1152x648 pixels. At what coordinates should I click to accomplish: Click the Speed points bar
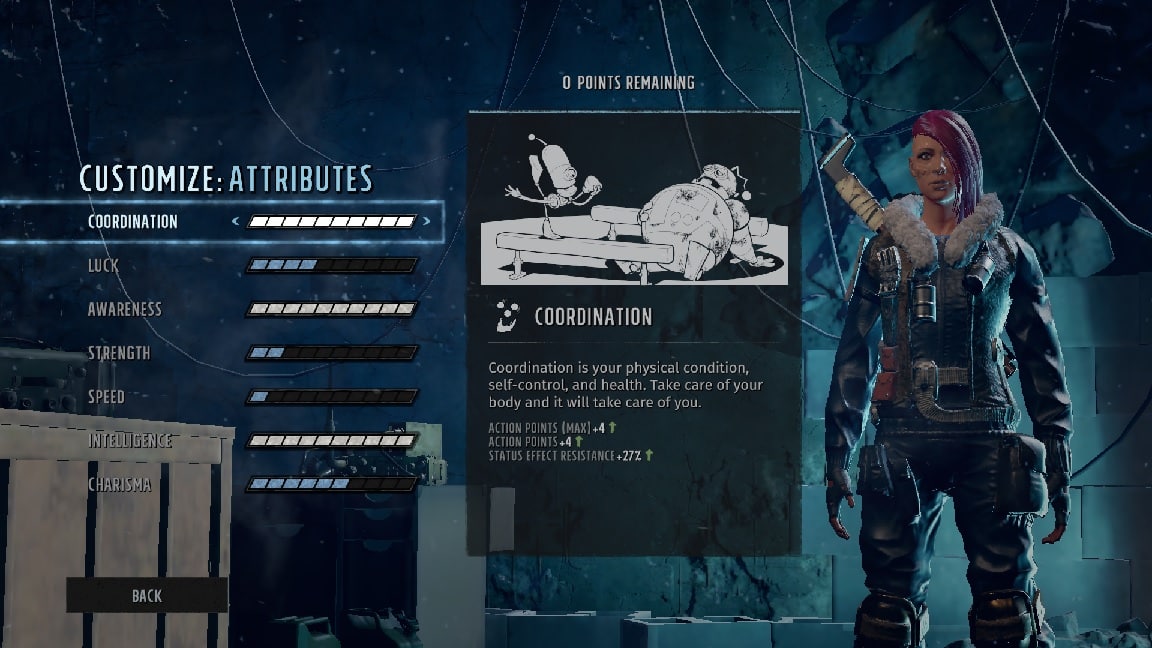click(331, 397)
